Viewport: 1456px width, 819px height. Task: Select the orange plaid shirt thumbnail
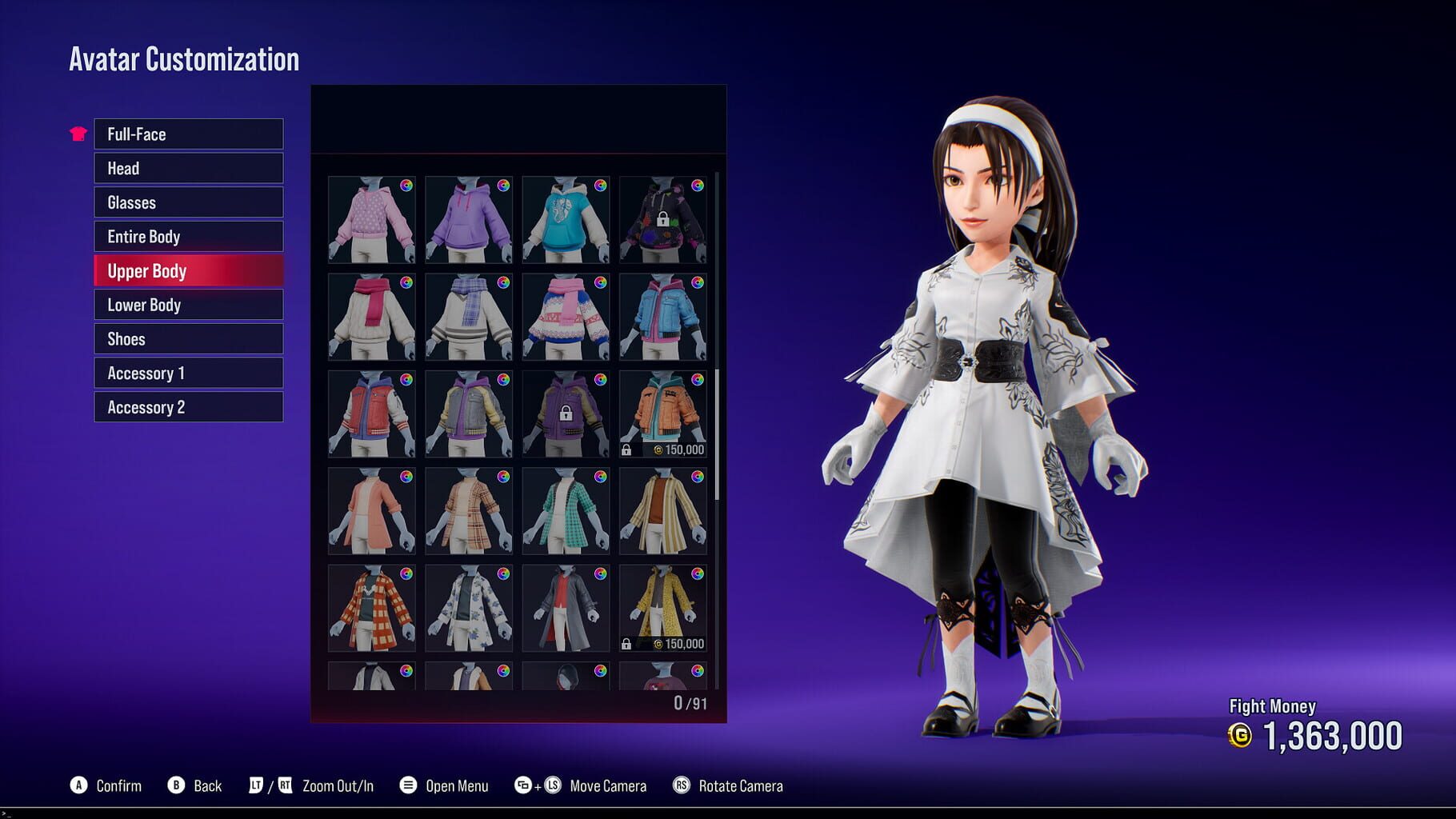click(370, 609)
